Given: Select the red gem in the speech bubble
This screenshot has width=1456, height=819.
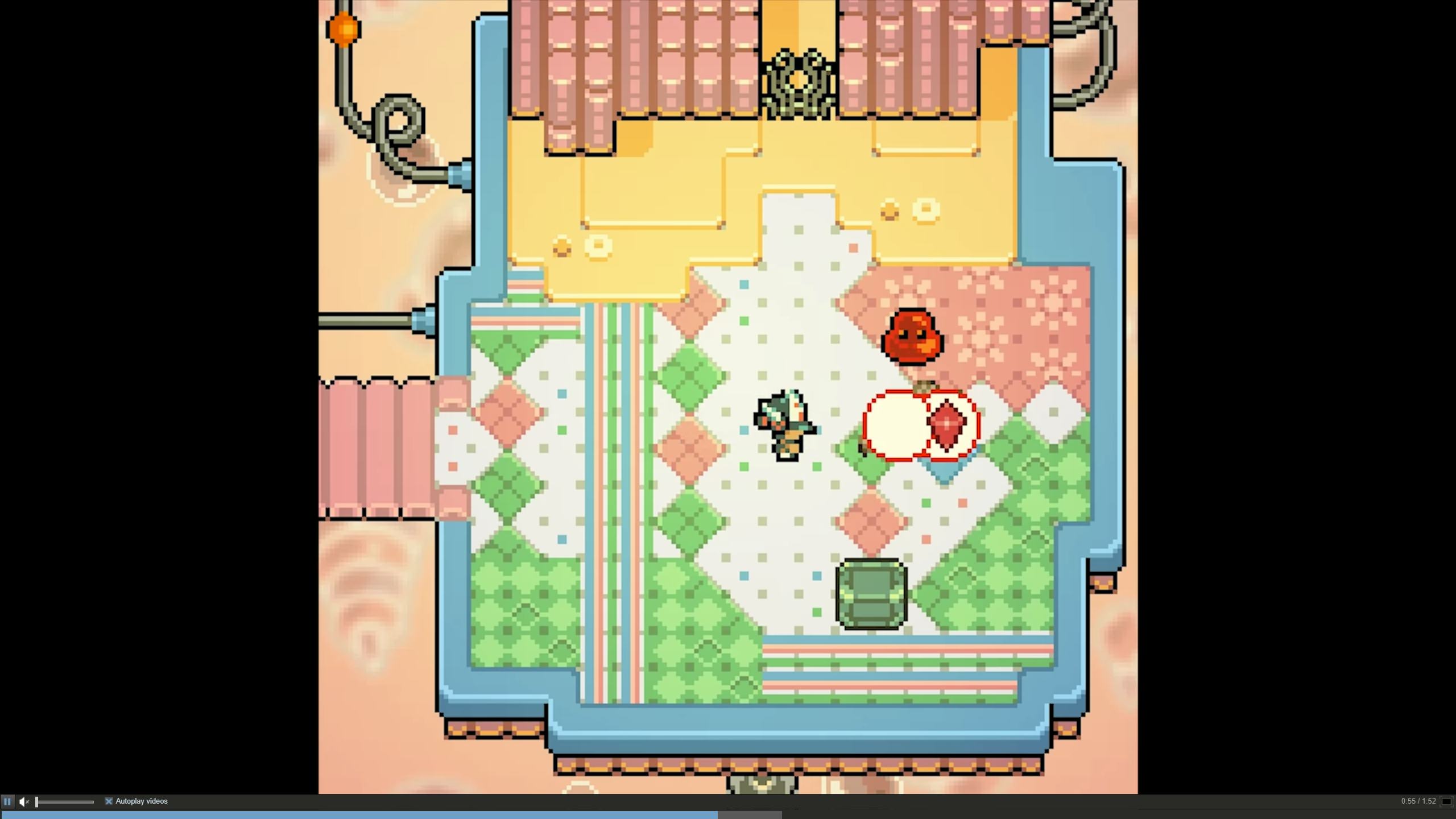Looking at the screenshot, I should pyautogui.click(x=946, y=424).
